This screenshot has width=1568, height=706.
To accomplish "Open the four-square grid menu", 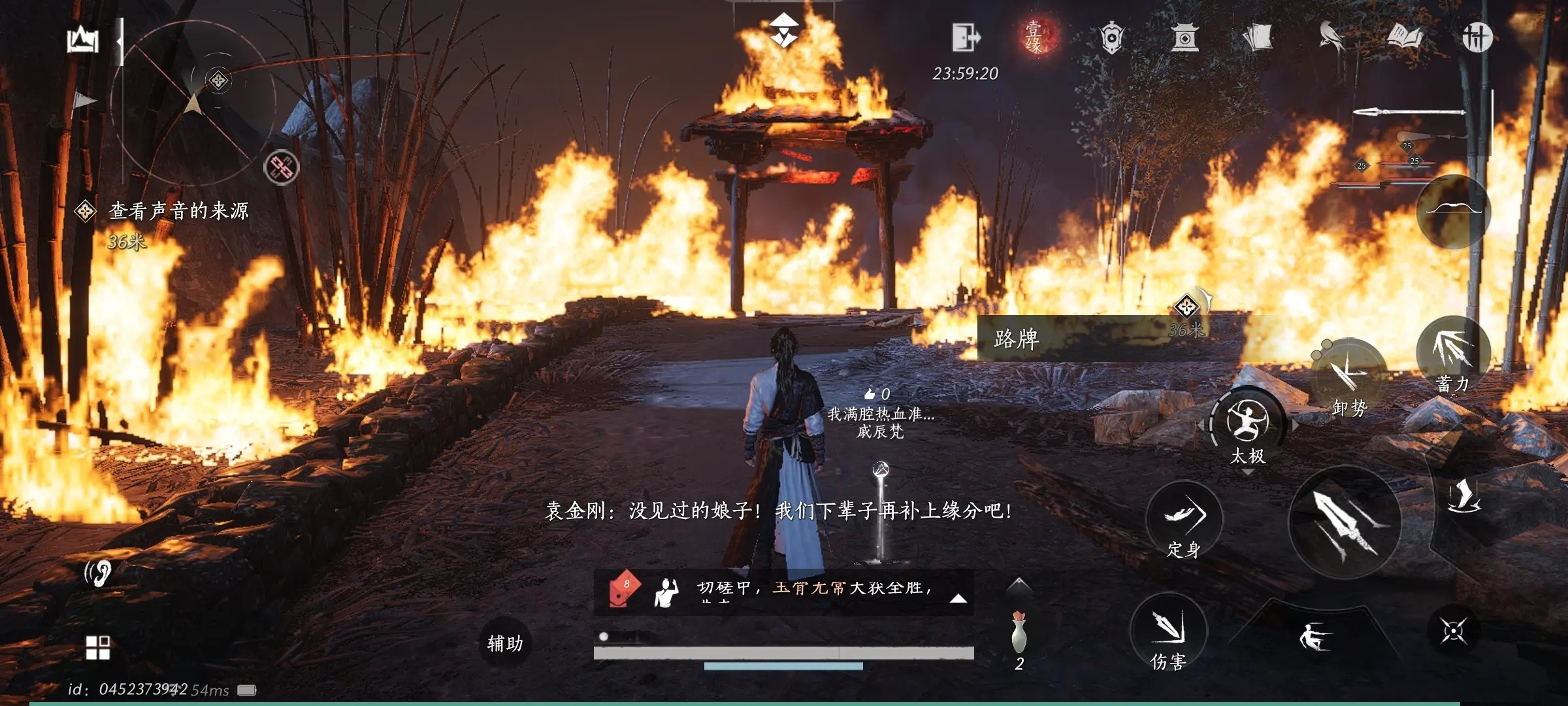I will (x=98, y=648).
